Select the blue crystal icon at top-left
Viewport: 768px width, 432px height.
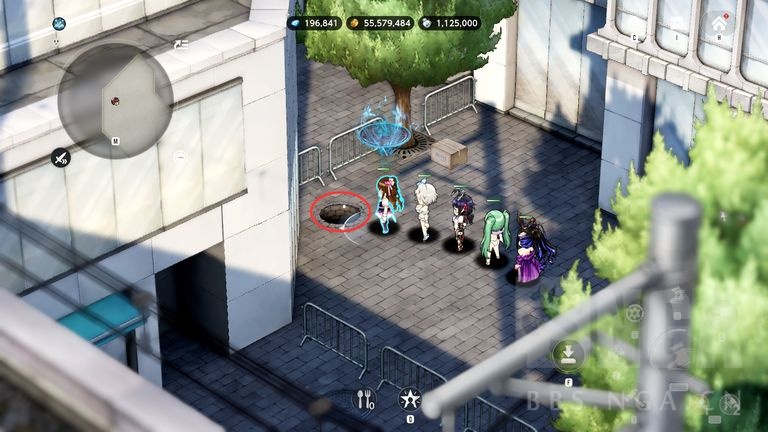[x=59, y=24]
